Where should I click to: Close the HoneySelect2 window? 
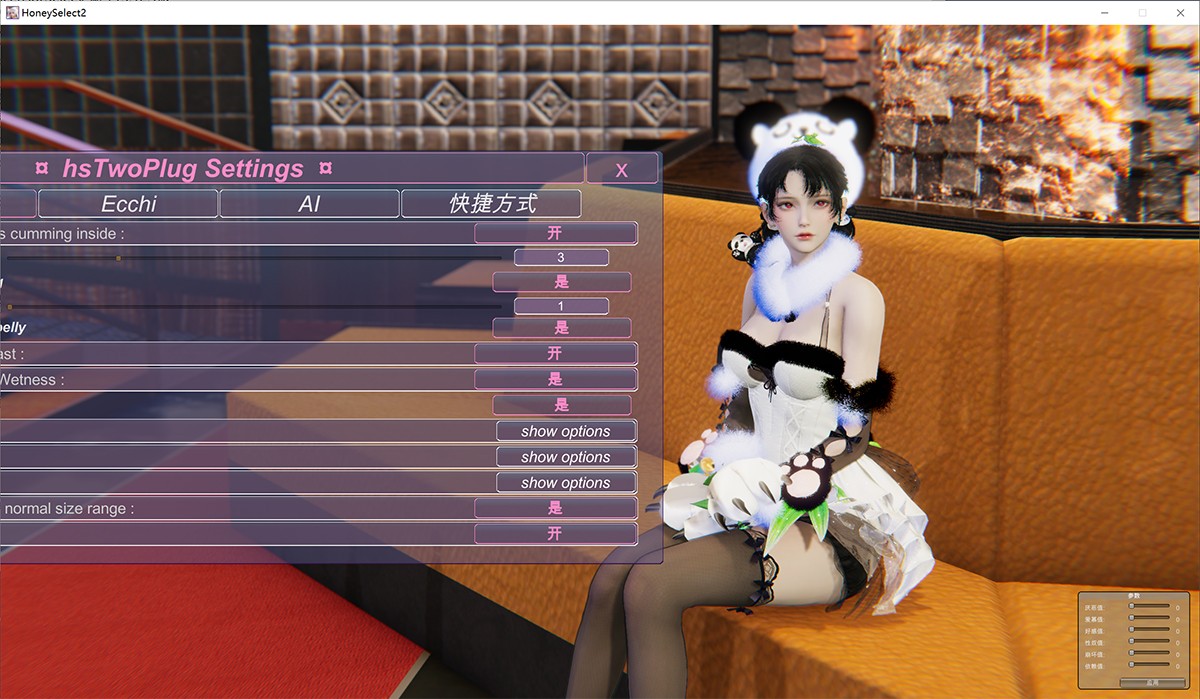pyautogui.click(x=1180, y=12)
